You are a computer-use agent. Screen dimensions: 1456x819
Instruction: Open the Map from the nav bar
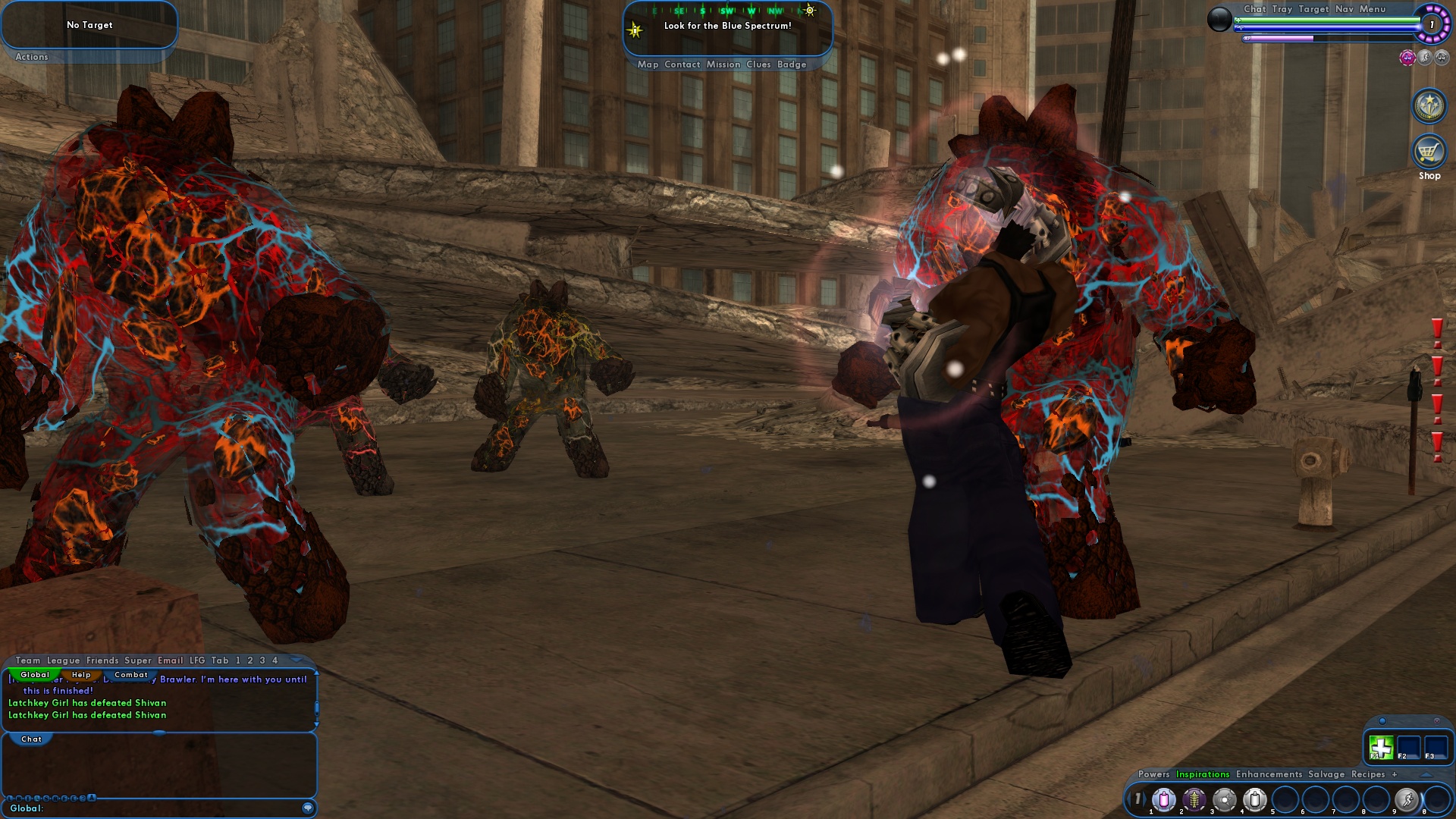pyautogui.click(x=648, y=64)
